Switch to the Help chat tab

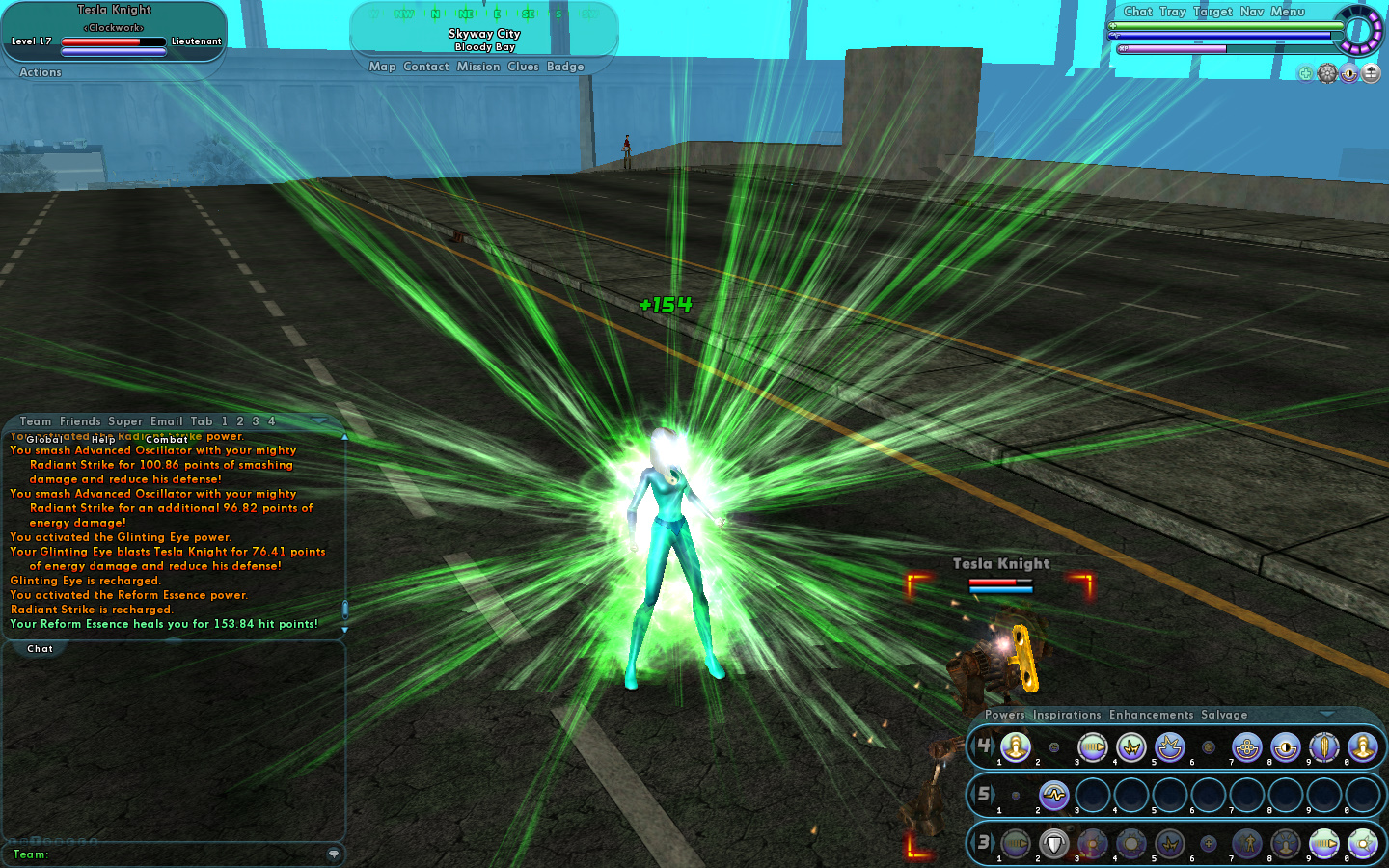(103, 440)
